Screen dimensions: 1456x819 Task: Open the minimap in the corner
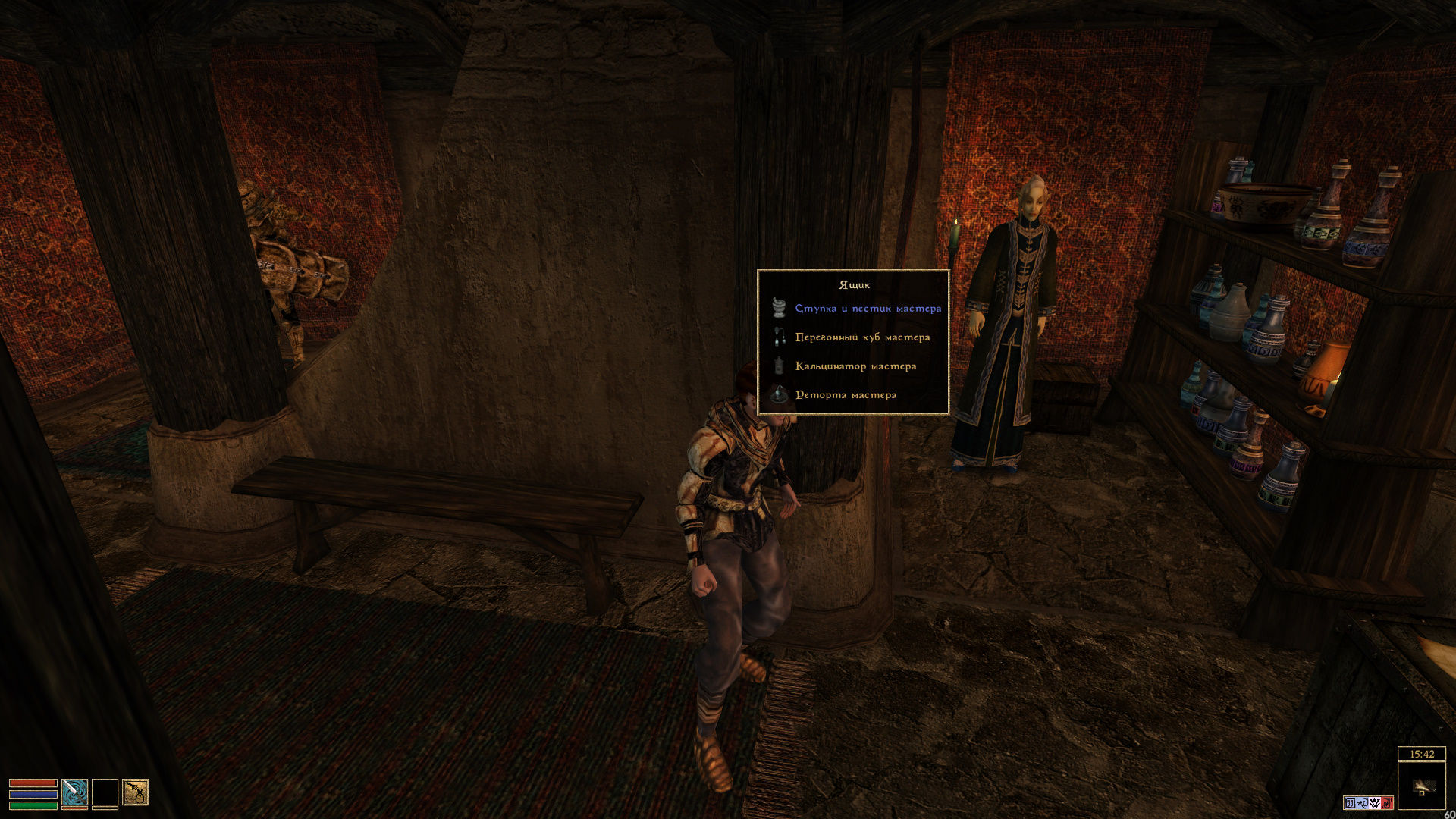point(1421,787)
